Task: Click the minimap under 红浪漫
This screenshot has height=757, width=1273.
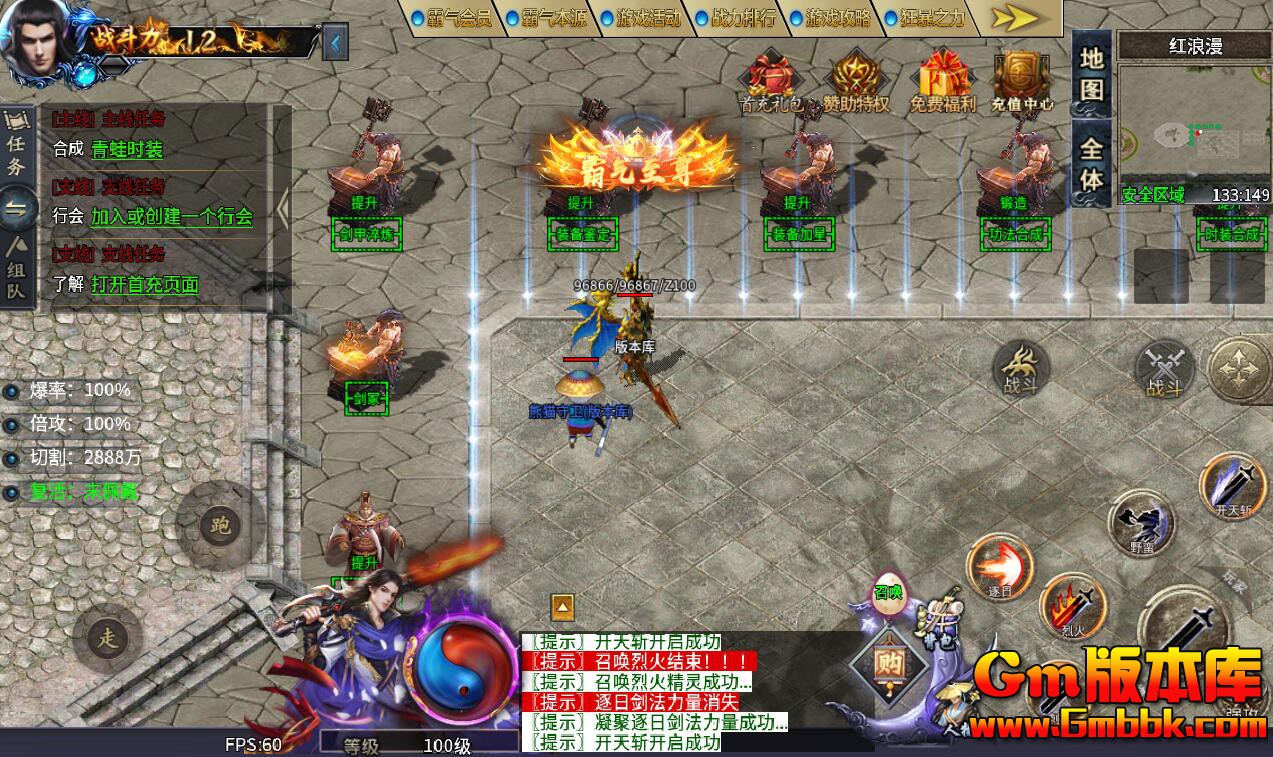Action: coord(1192,130)
